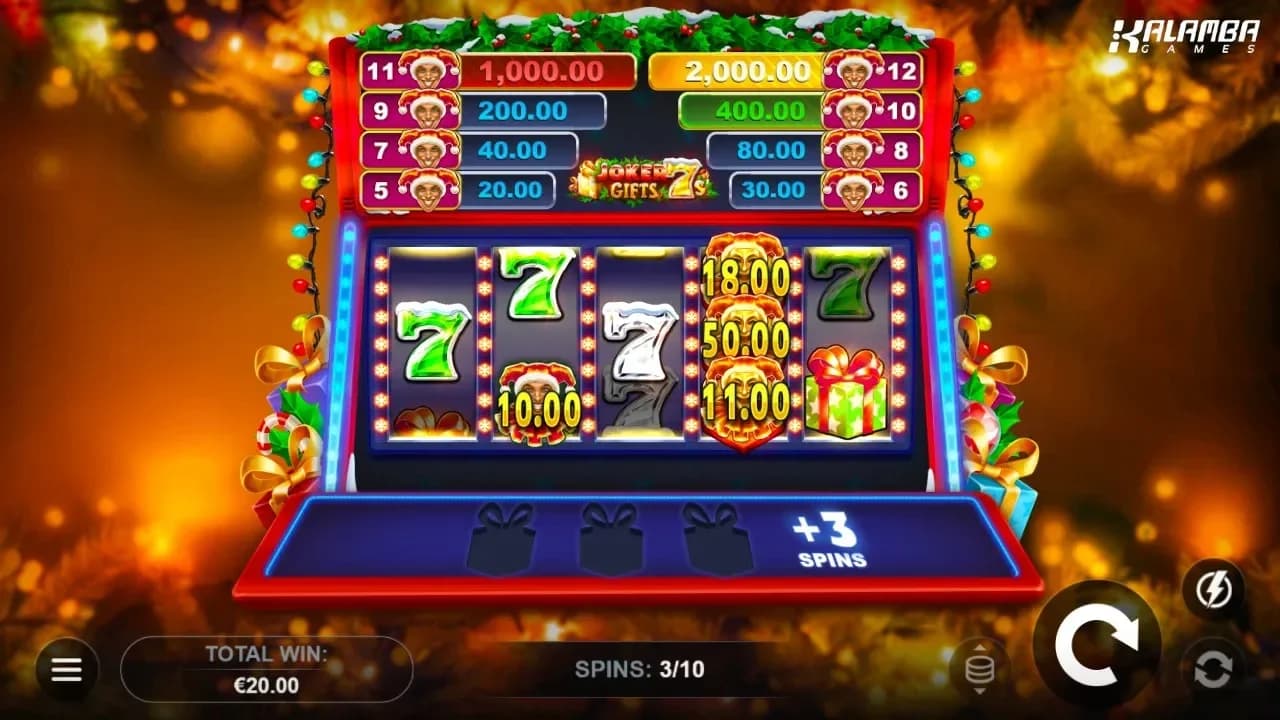Click the +3 SPINS indicator
1280x720 pixels.
(x=828, y=540)
